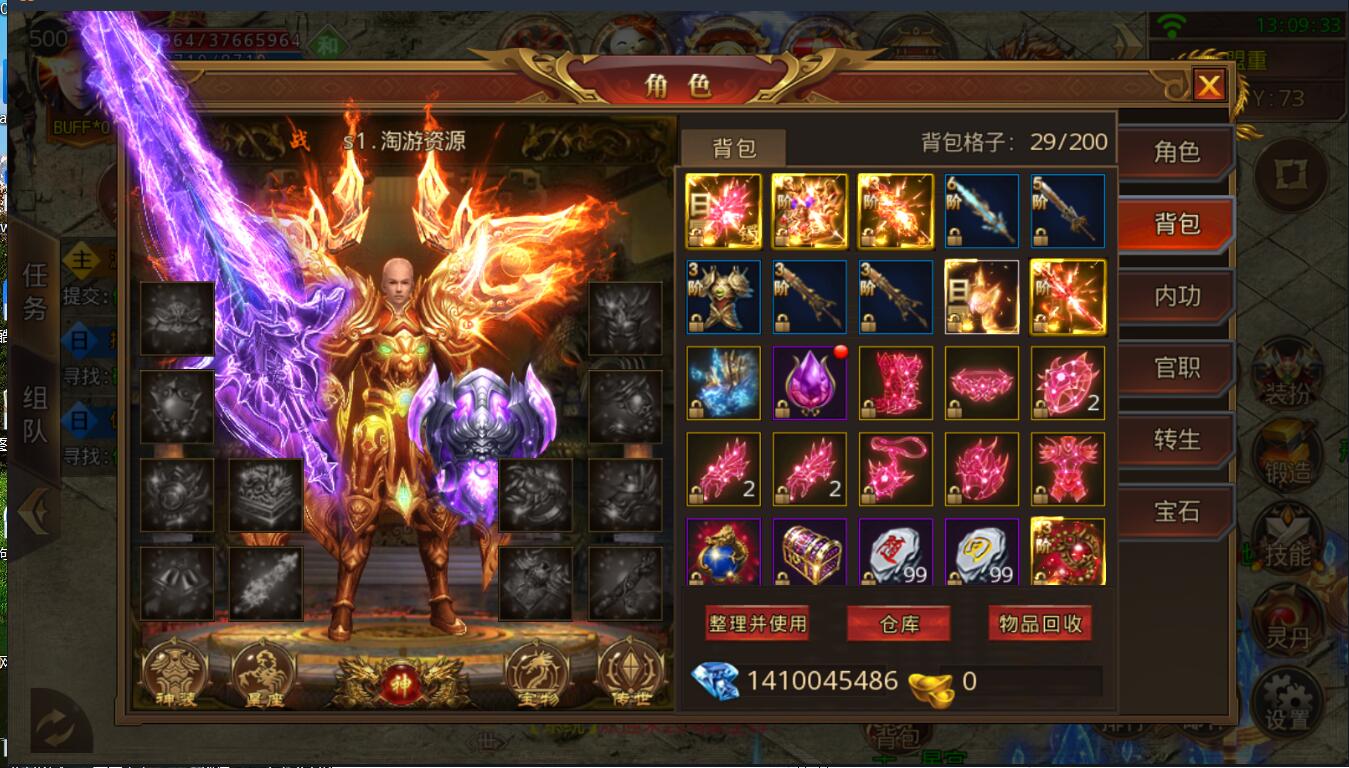Open 物品回收 item recycling
Screen dimensions: 1349x768
point(1040,624)
